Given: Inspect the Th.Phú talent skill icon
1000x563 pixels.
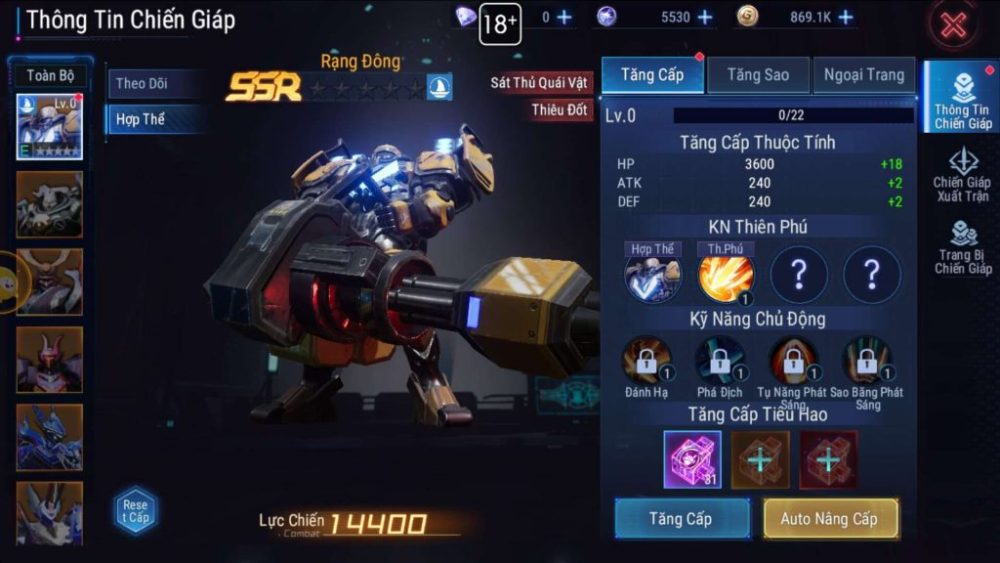Looking at the screenshot, I should point(725,279).
